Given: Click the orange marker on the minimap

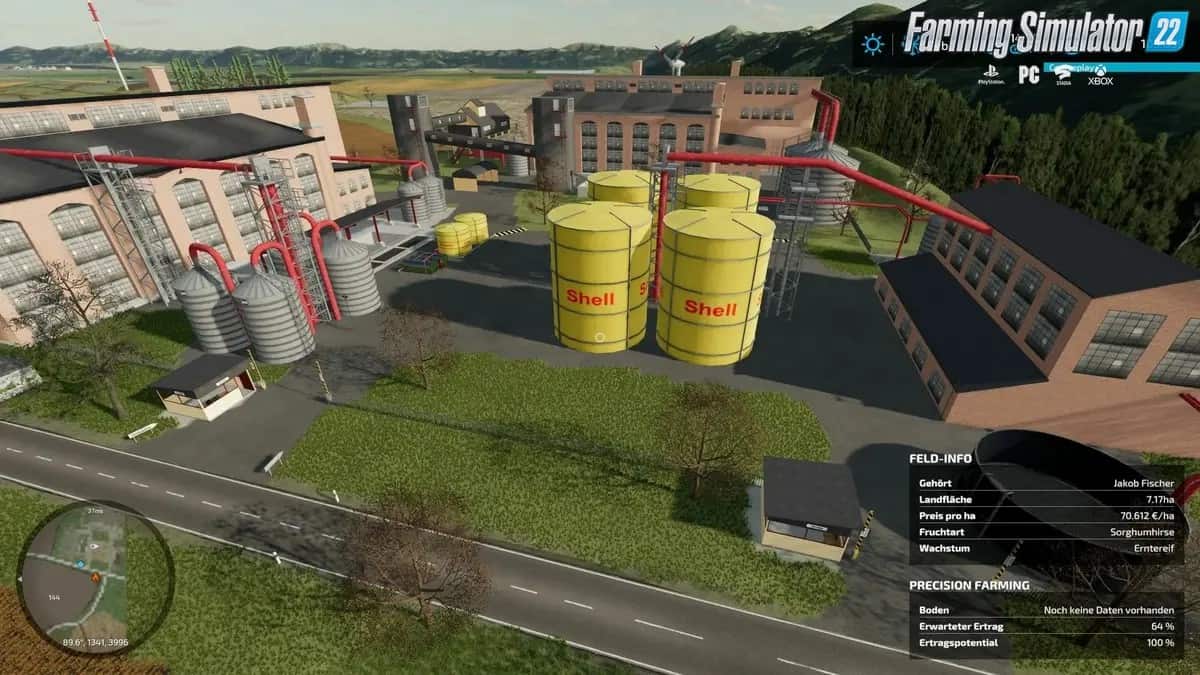Looking at the screenshot, I should (x=95, y=577).
